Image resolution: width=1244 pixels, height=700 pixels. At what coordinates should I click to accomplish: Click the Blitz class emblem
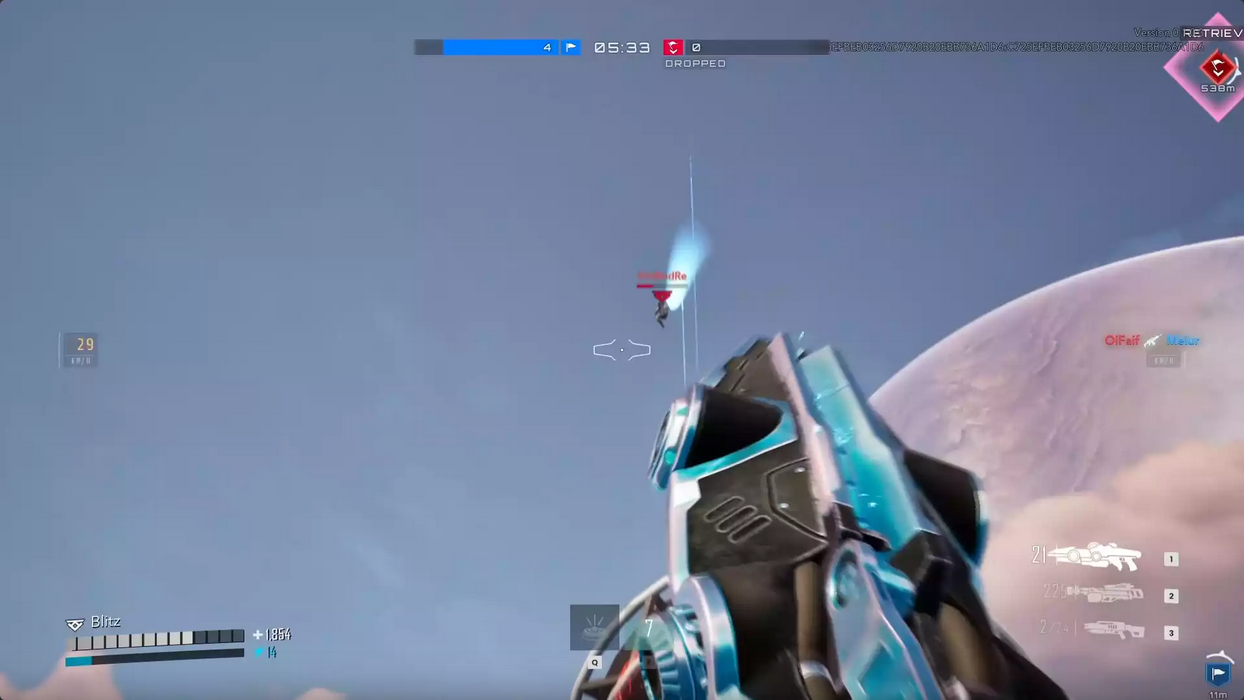coord(75,623)
